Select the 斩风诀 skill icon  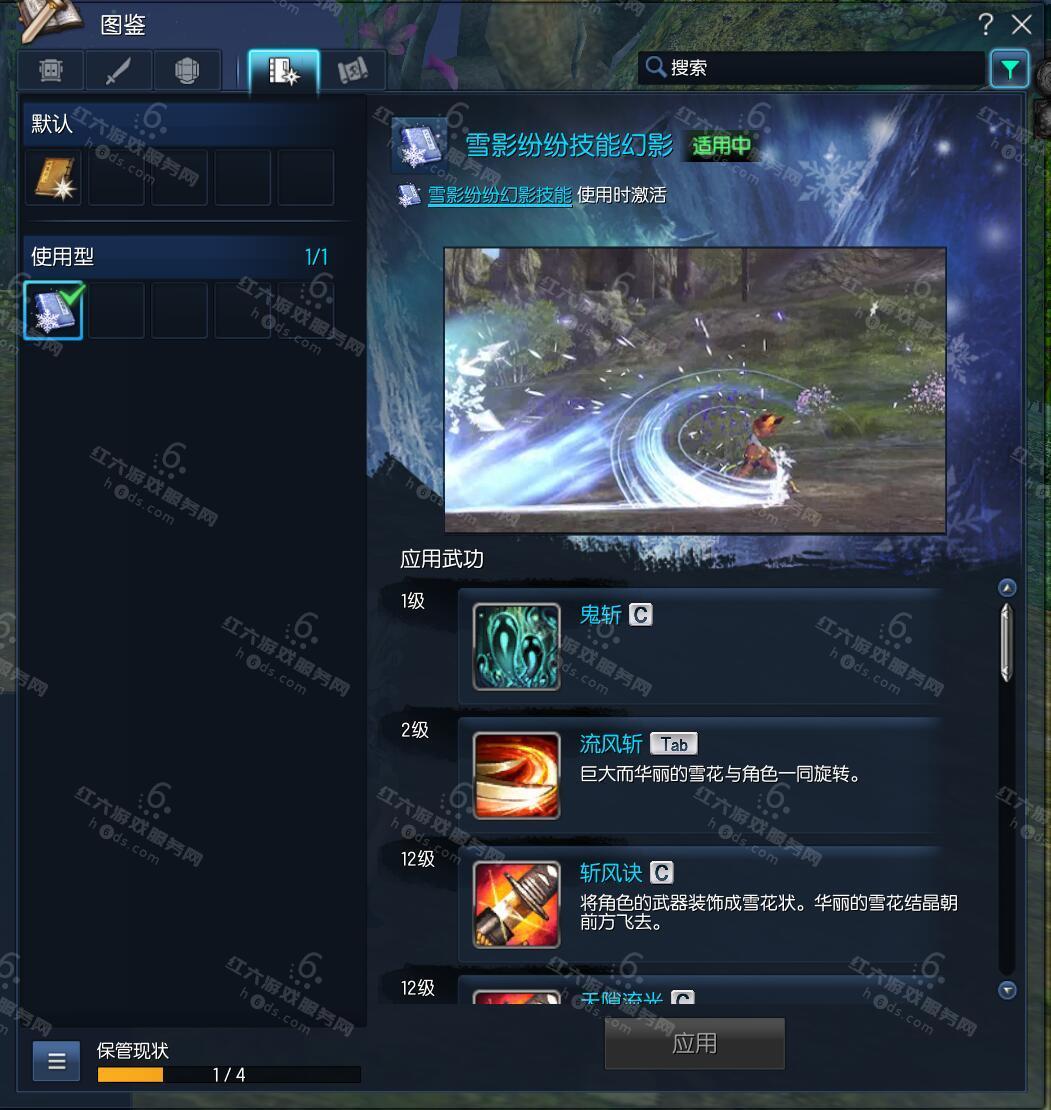coord(516,904)
